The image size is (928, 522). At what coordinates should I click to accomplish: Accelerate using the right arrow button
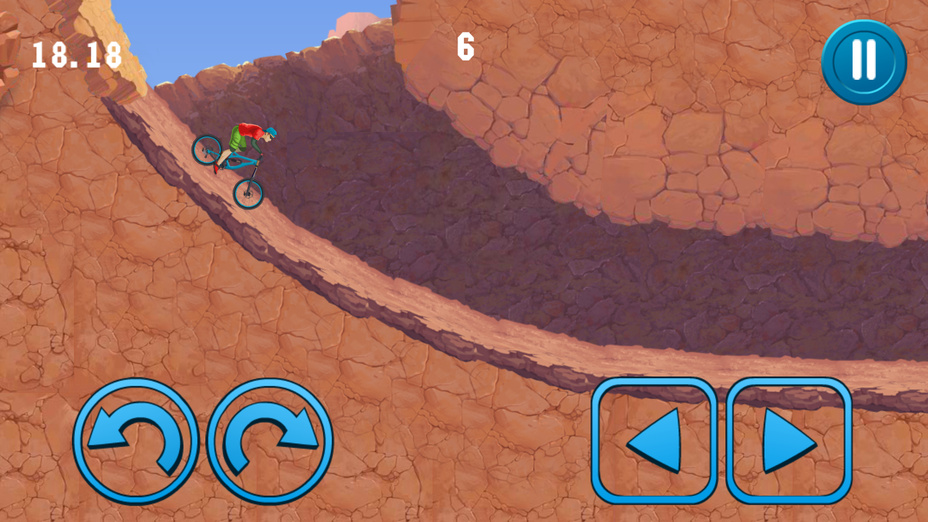point(789,440)
